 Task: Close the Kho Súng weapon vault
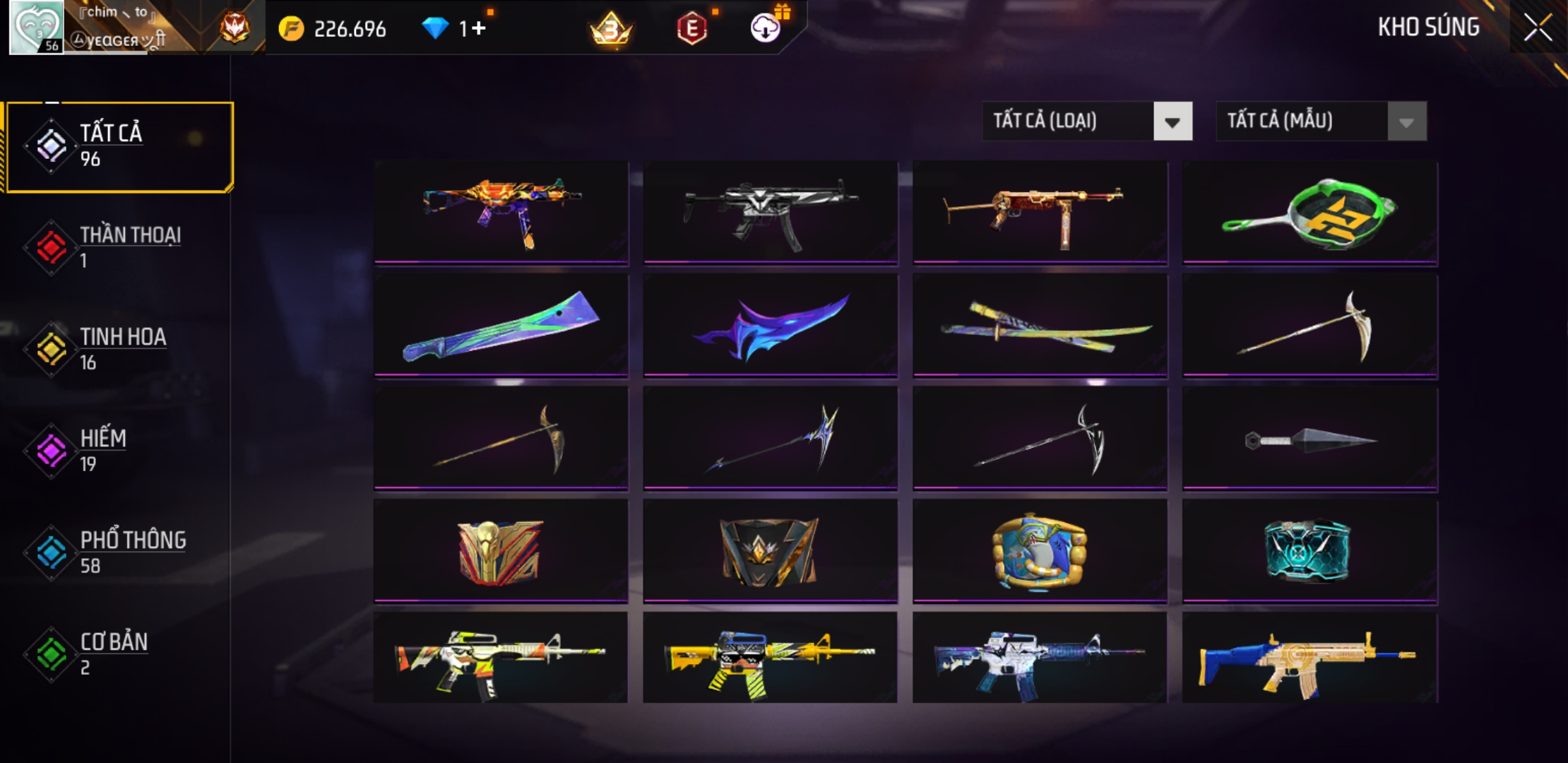[1538, 28]
